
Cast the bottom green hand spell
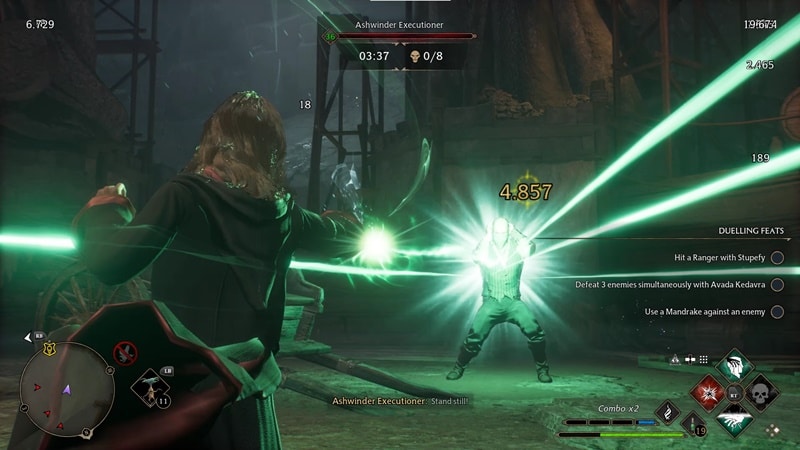click(x=735, y=420)
